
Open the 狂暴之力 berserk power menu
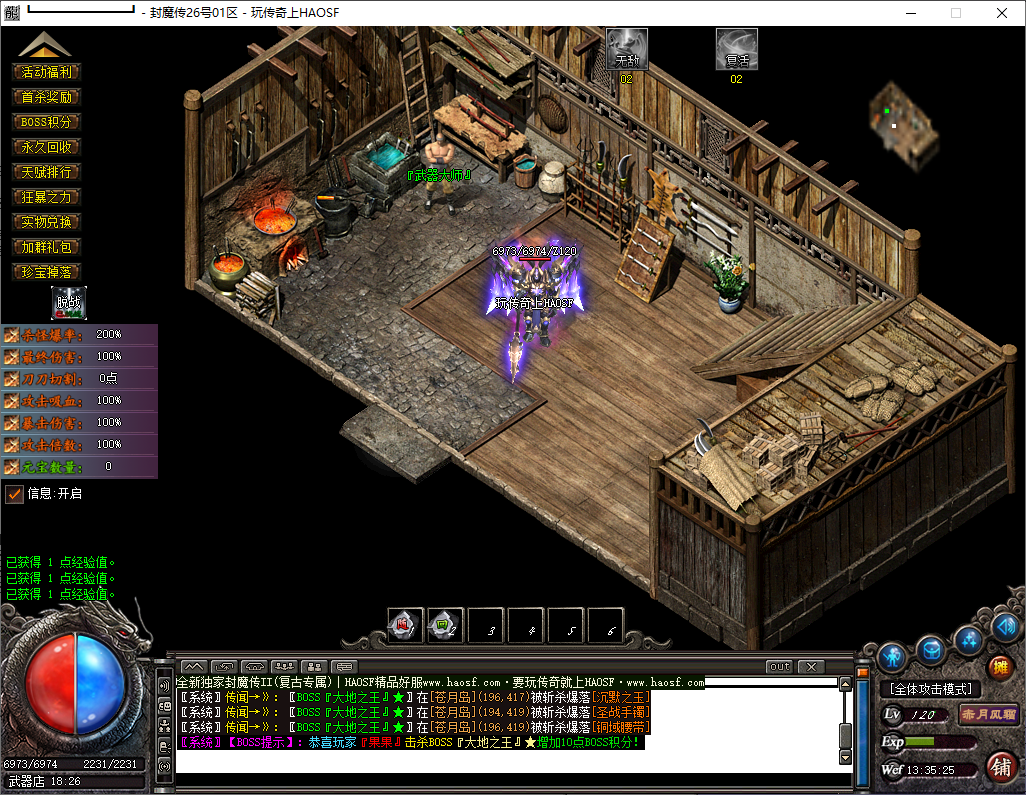click(x=46, y=197)
